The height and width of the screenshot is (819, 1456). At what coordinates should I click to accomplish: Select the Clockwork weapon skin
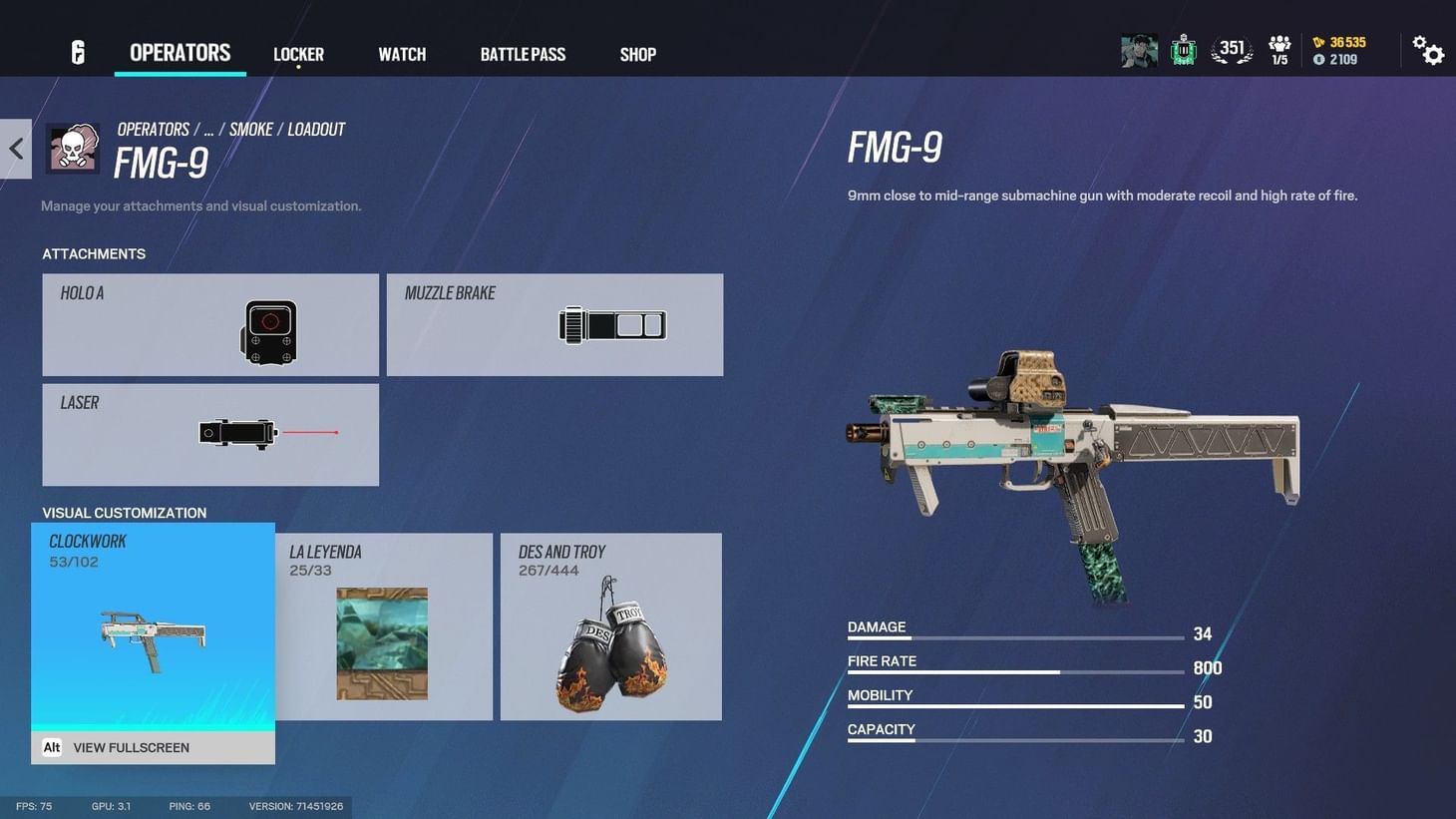(x=153, y=628)
